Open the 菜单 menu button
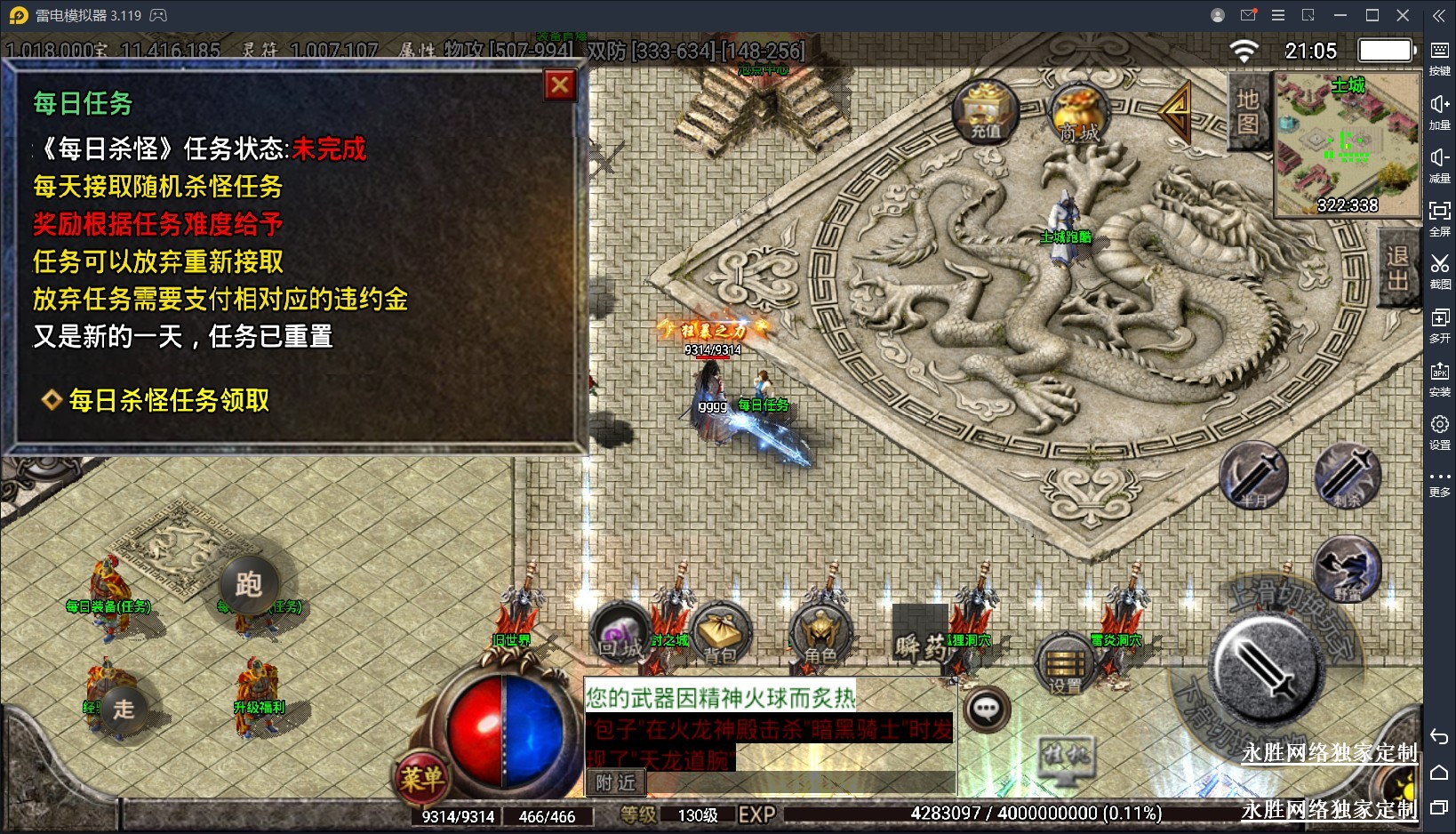1456x834 pixels. coord(421,778)
